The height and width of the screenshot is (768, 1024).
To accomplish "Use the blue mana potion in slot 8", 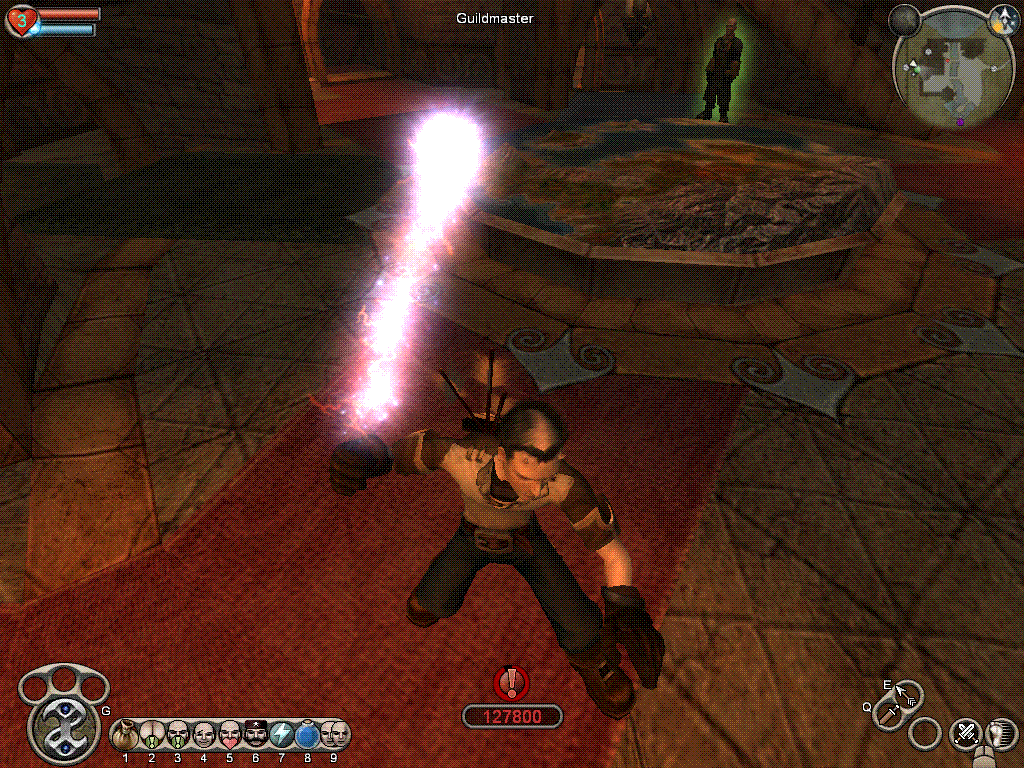I will tap(308, 735).
